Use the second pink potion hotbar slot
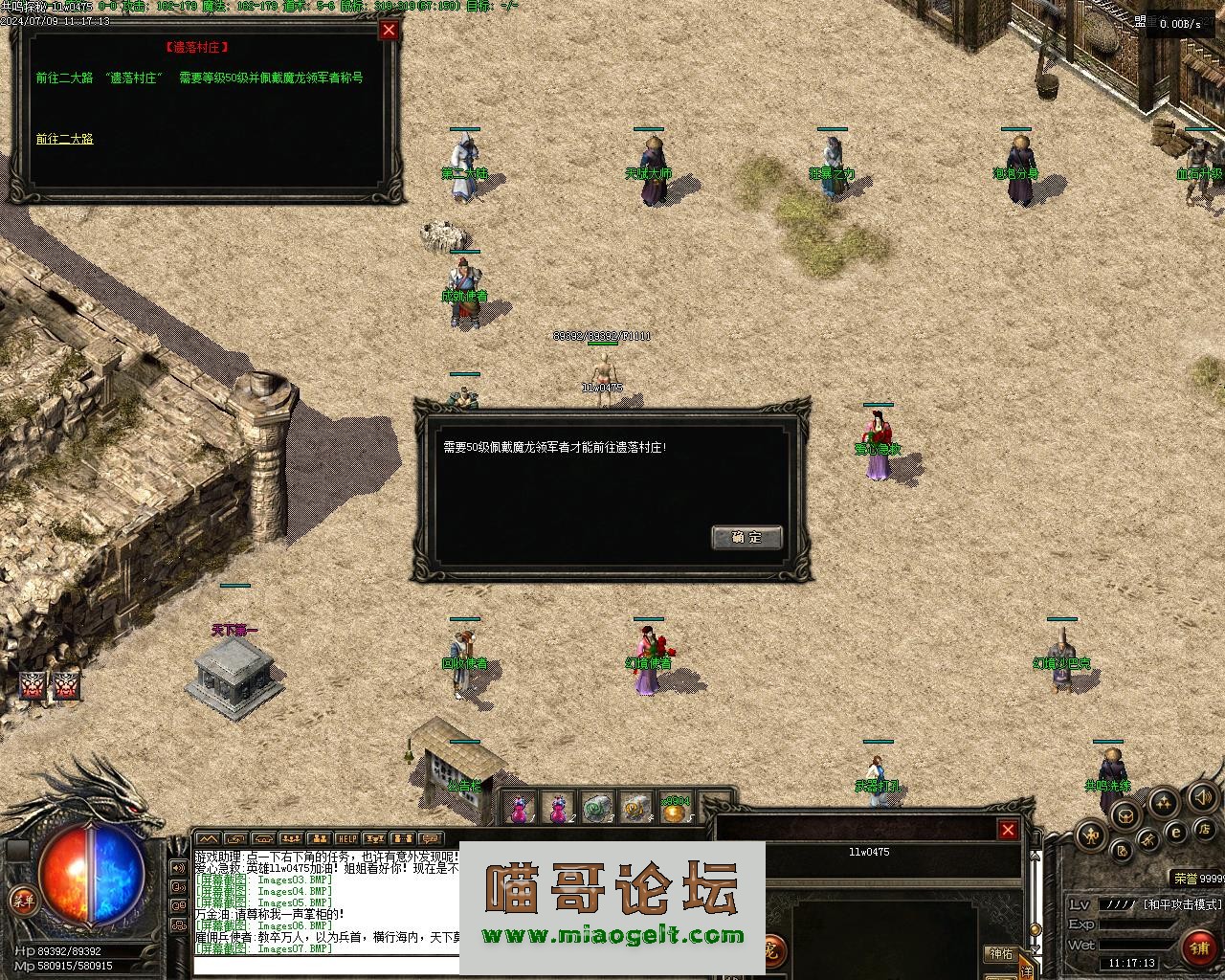Viewport: 1225px width, 980px height. pos(559,809)
